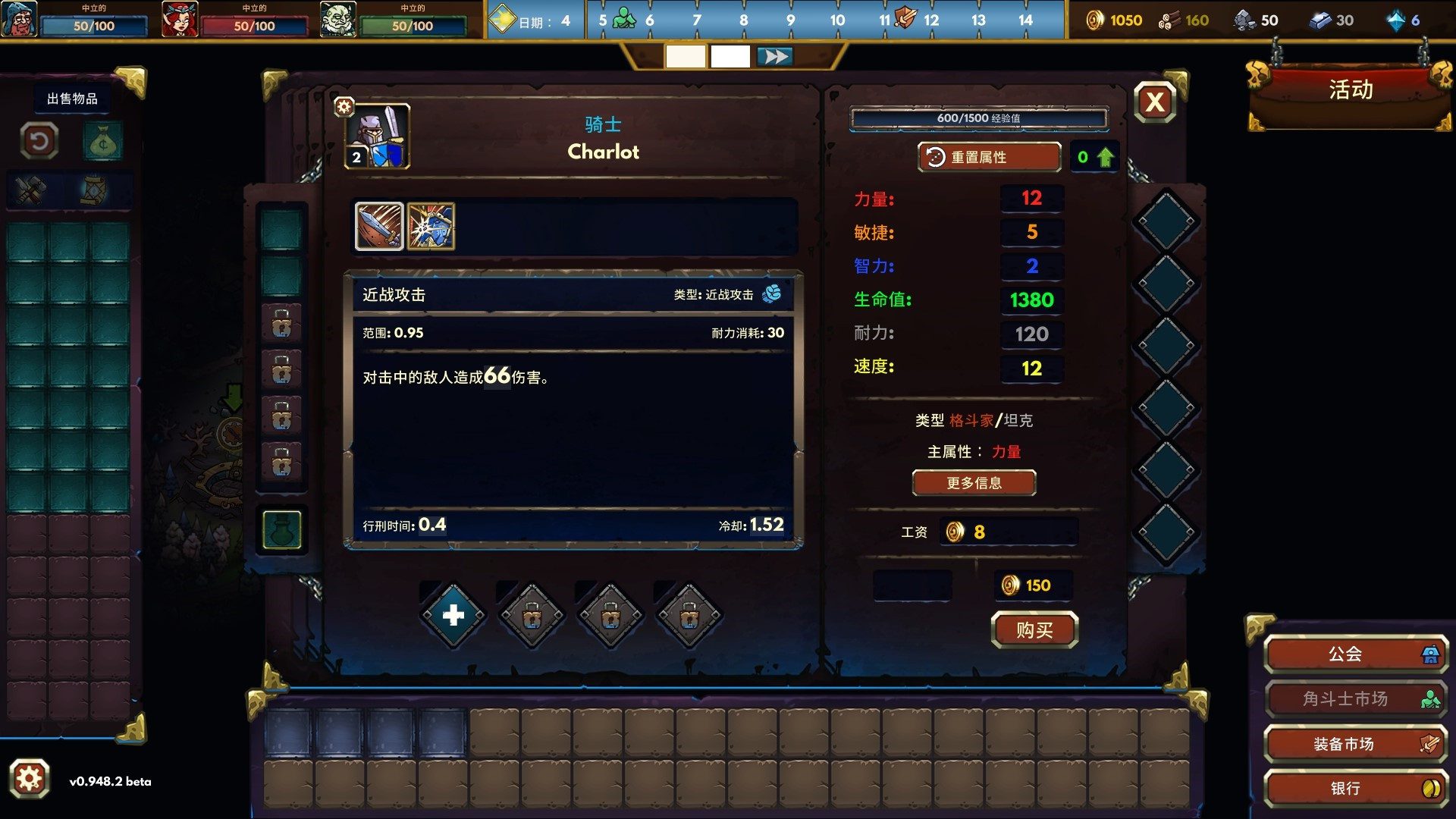This screenshot has width=1456, height=819.
Task: Open the 装备市场 equipment market
Action: tap(1355, 744)
